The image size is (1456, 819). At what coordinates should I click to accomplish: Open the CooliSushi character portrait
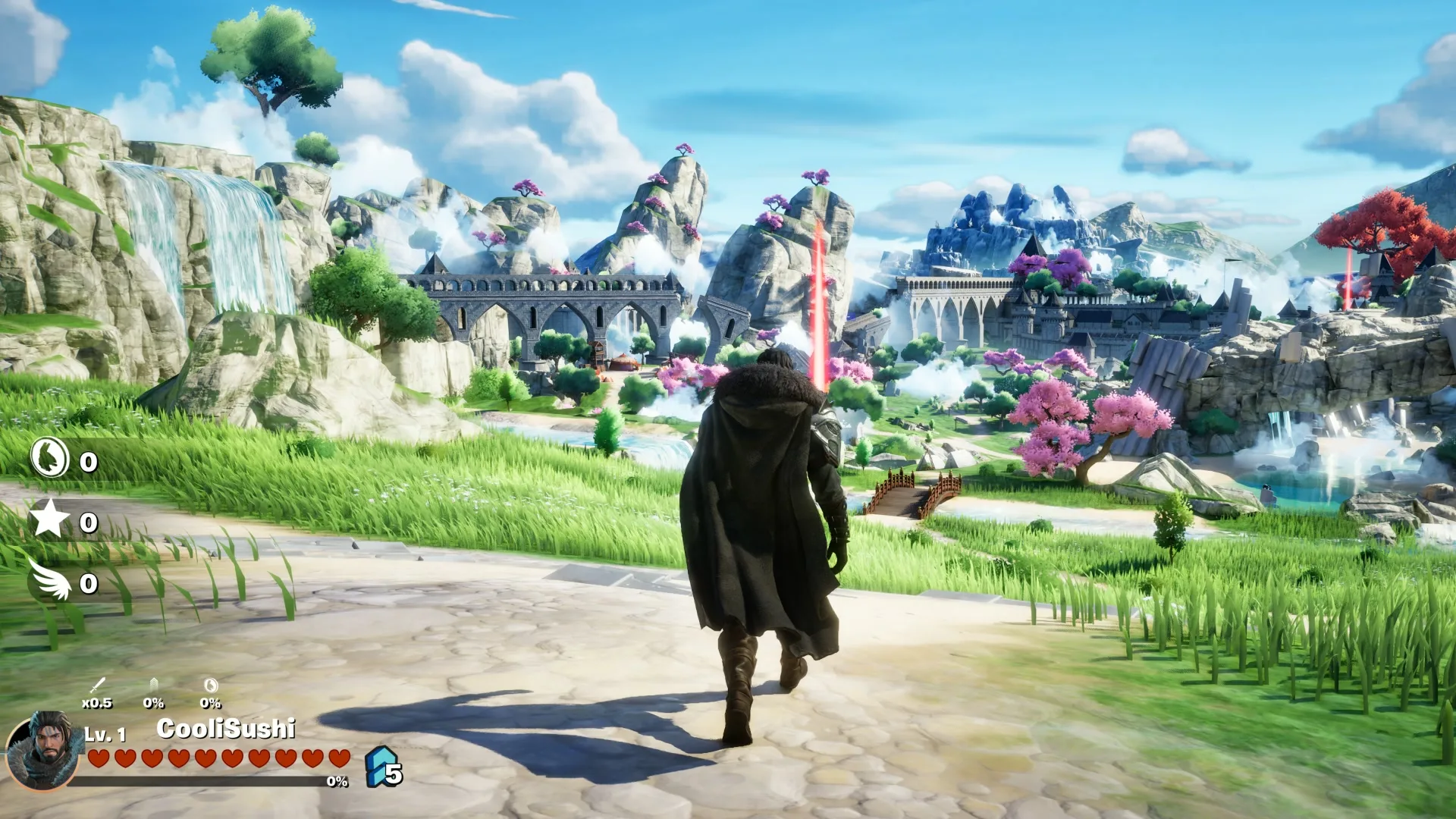(x=43, y=749)
